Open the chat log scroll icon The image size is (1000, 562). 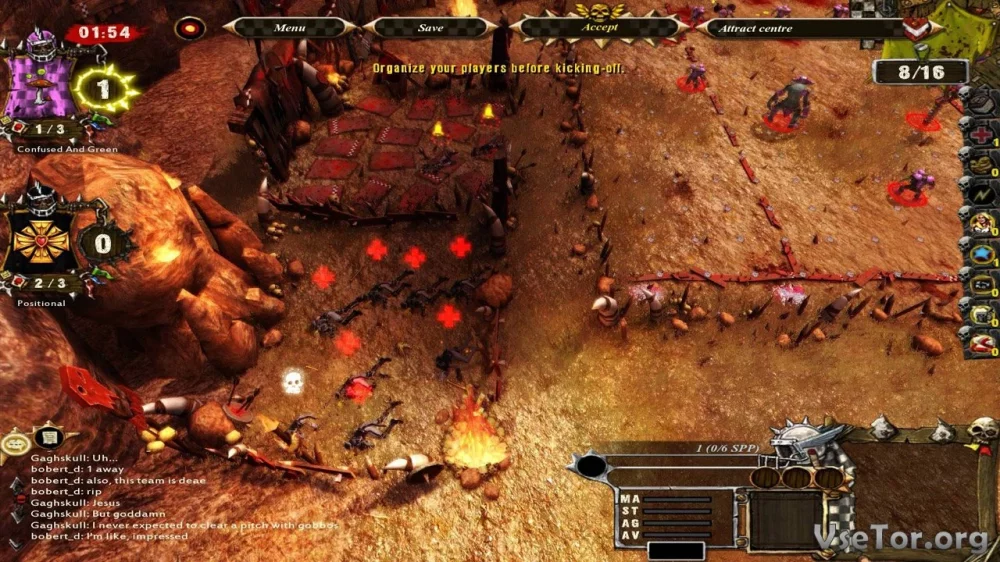[x=46, y=437]
